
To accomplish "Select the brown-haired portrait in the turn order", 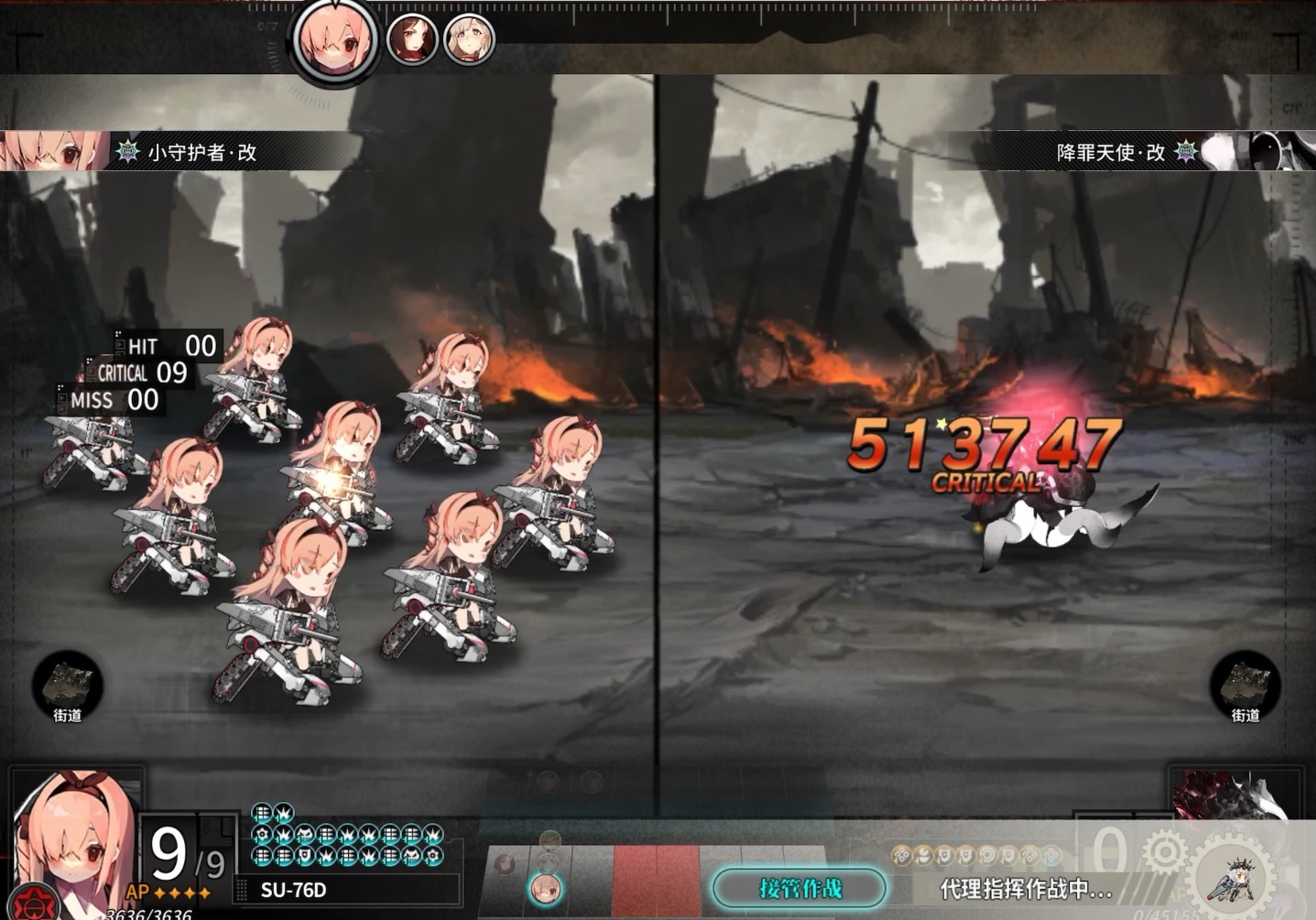I will coord(411,39).
